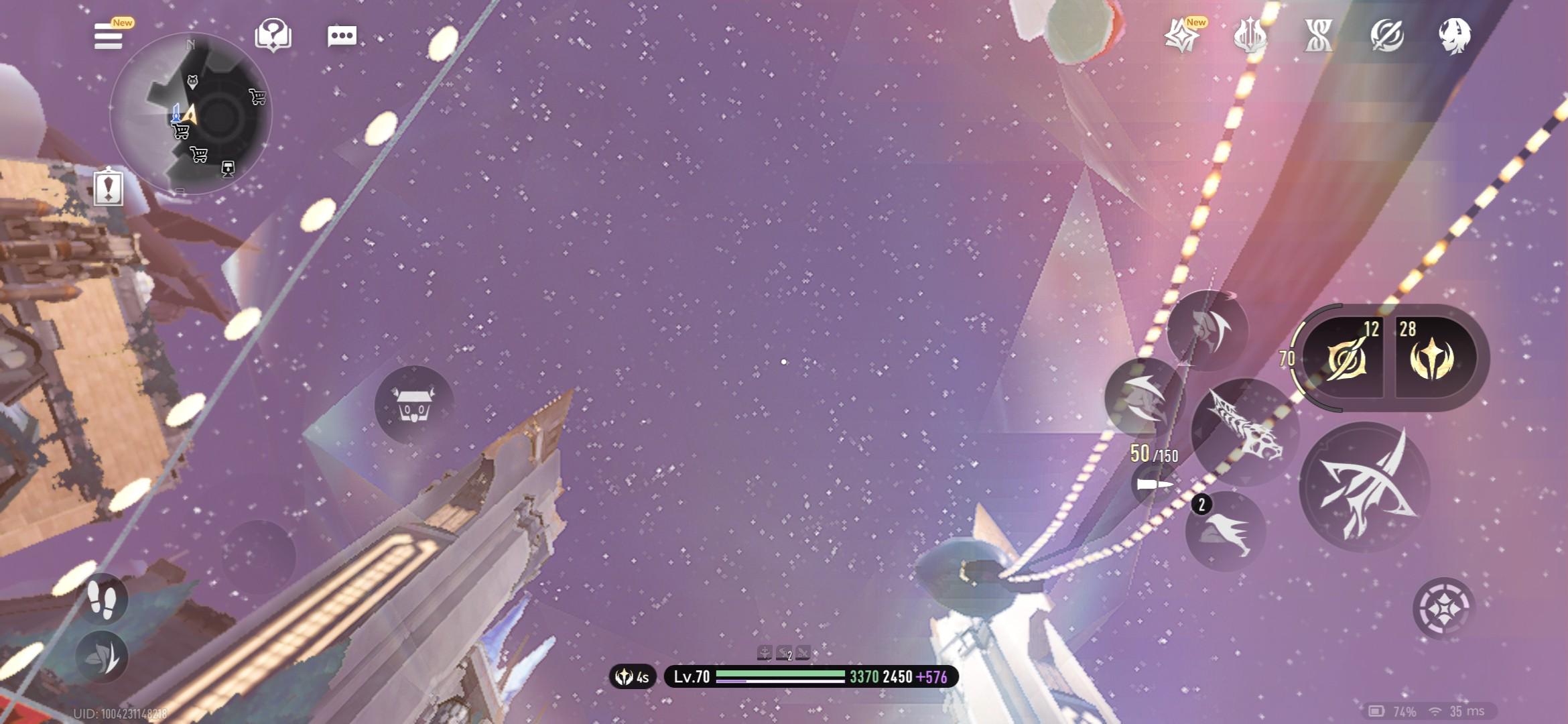
Task: Open the star icon marked New
Action: coord(1182,36)
